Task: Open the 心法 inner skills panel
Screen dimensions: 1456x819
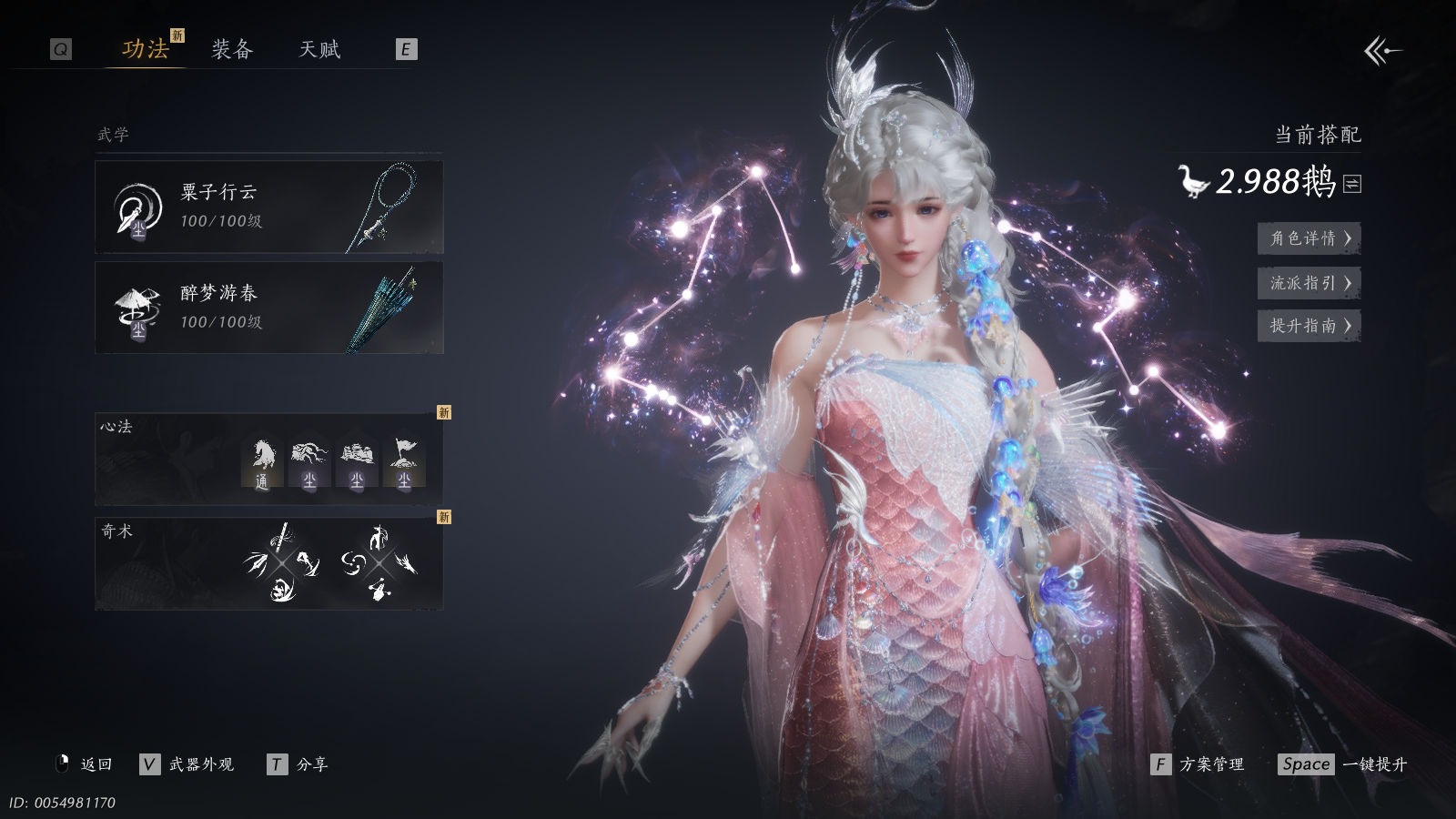Action: [x=269, y=460]
